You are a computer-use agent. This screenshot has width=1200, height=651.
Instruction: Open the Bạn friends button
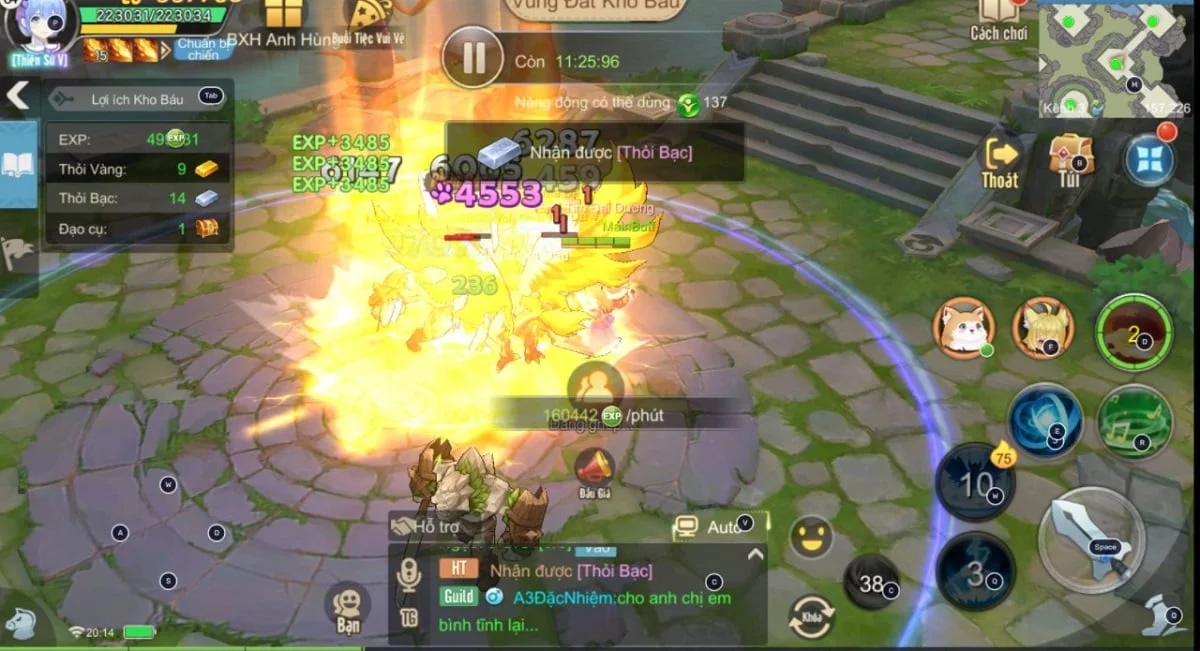pyautogui.click(x=347, y=608)
